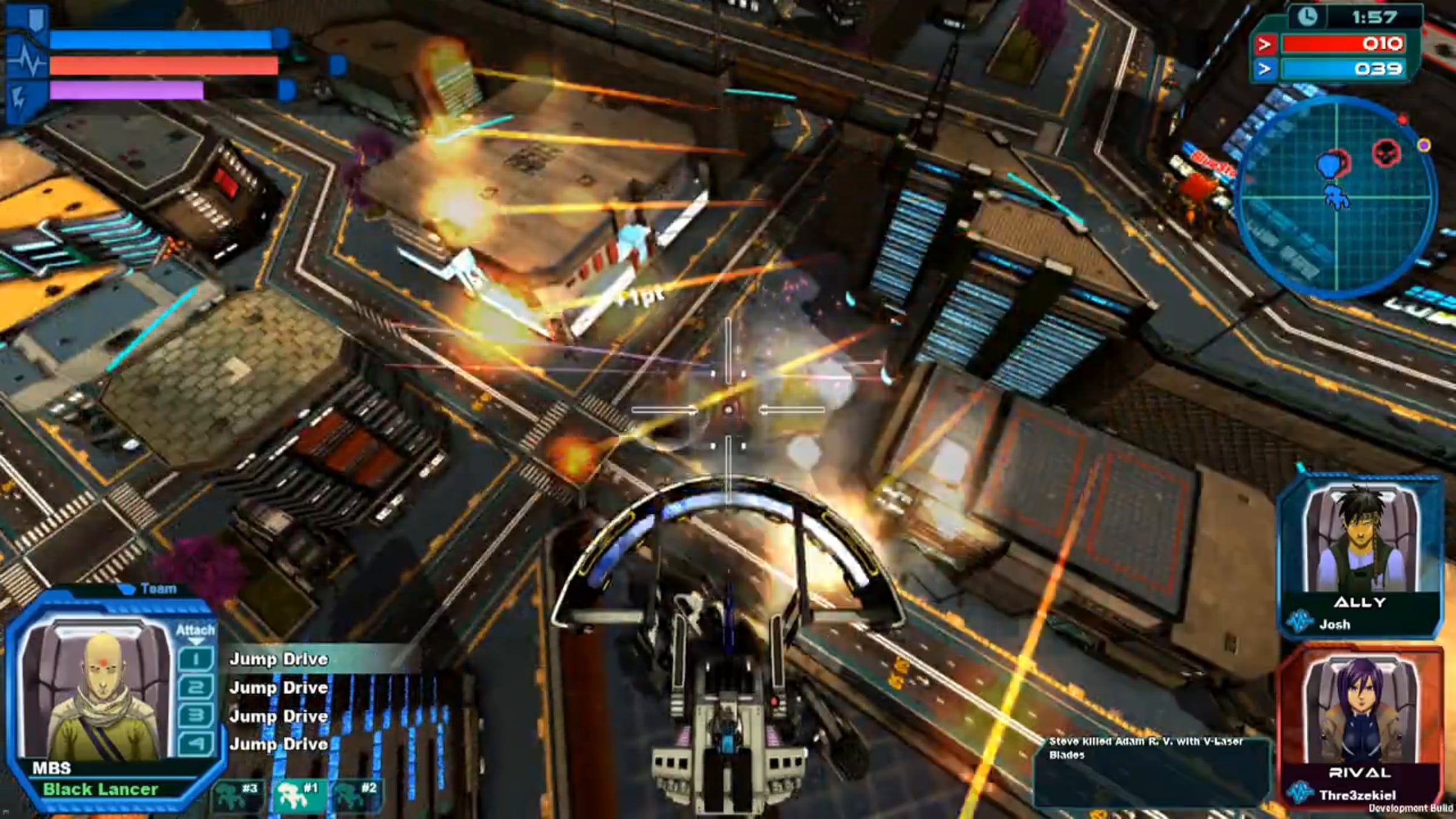Select the red skull enemy marker on radar
This screenshot has height=819, width=1456.
point(1386,152)
